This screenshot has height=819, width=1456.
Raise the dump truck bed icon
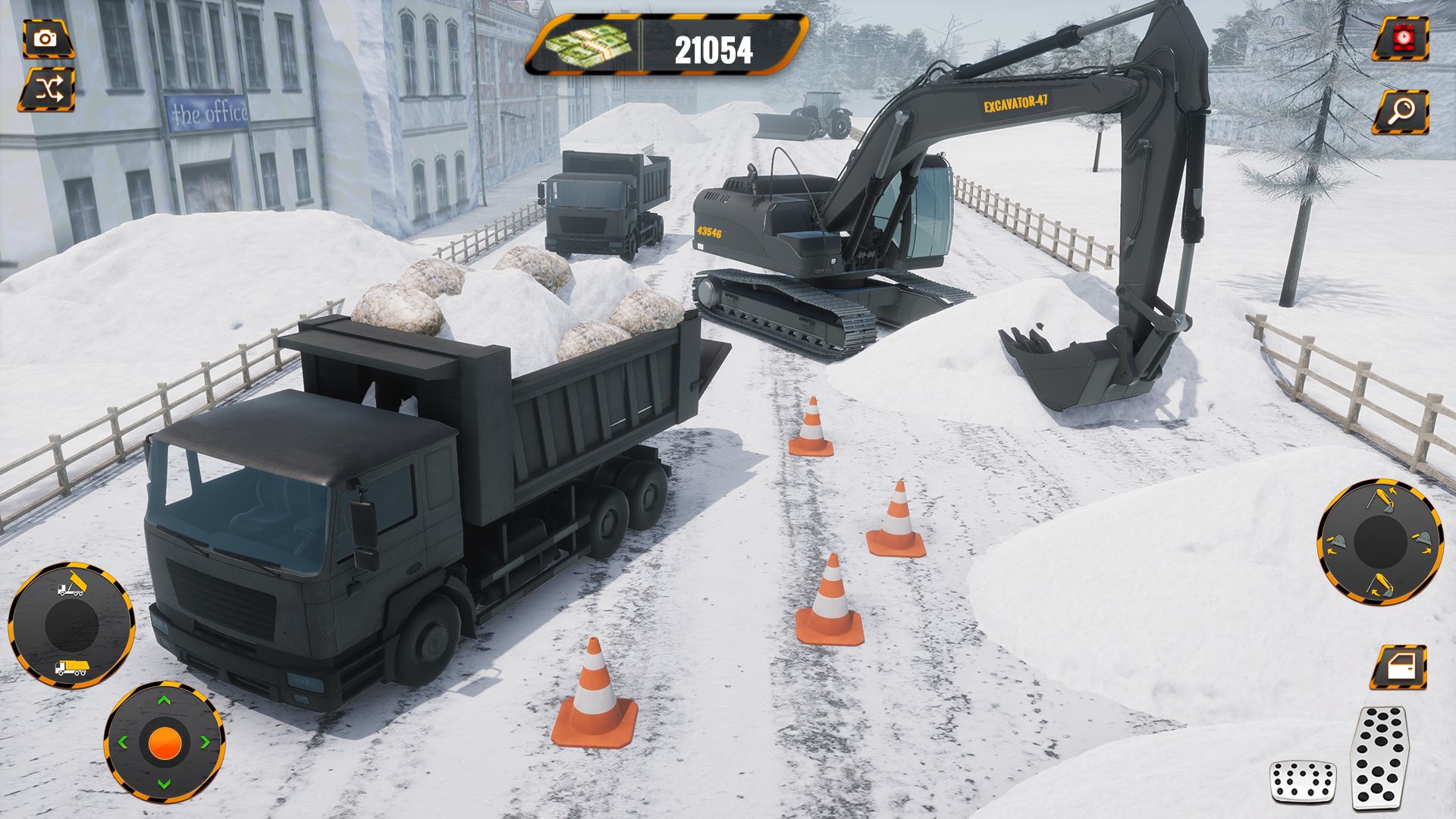pos(71,586)
